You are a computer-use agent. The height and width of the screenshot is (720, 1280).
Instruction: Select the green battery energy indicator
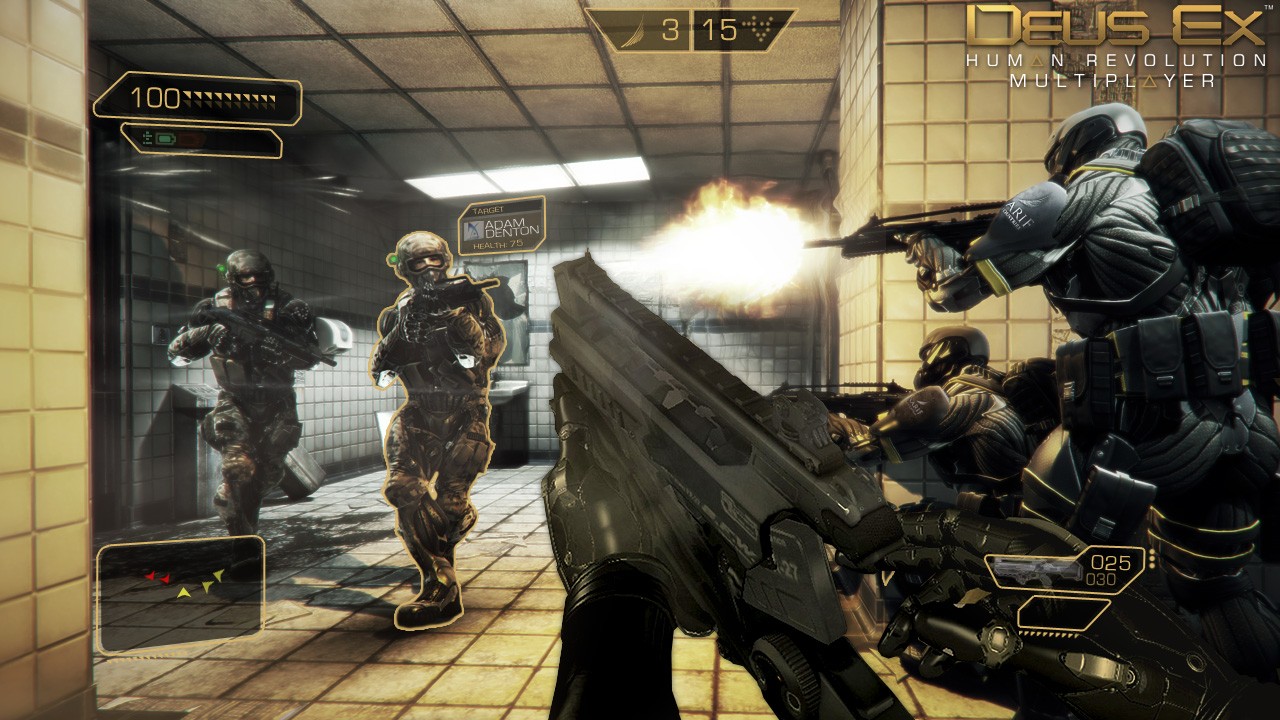(162, 138)
